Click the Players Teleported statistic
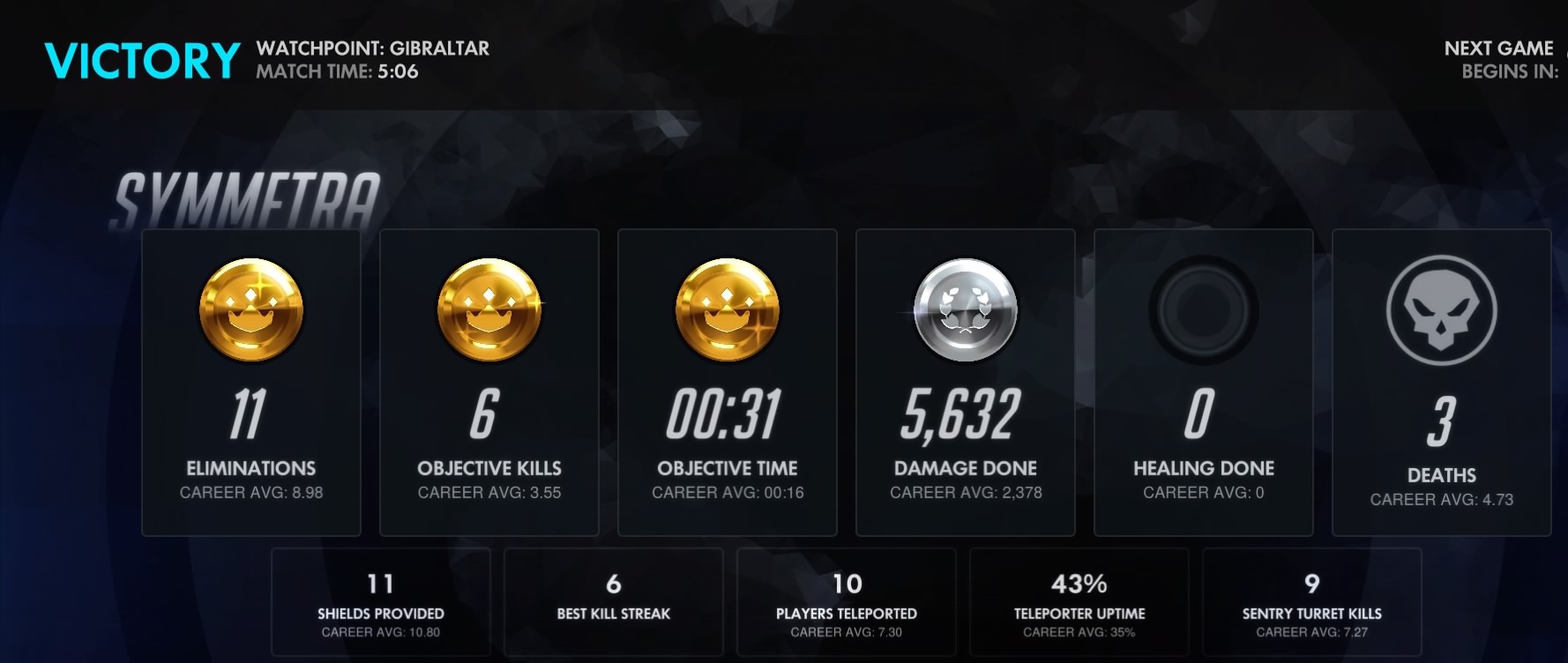Image resolution: width=1568 pixels, height=663 pixels. pos(847,602)
